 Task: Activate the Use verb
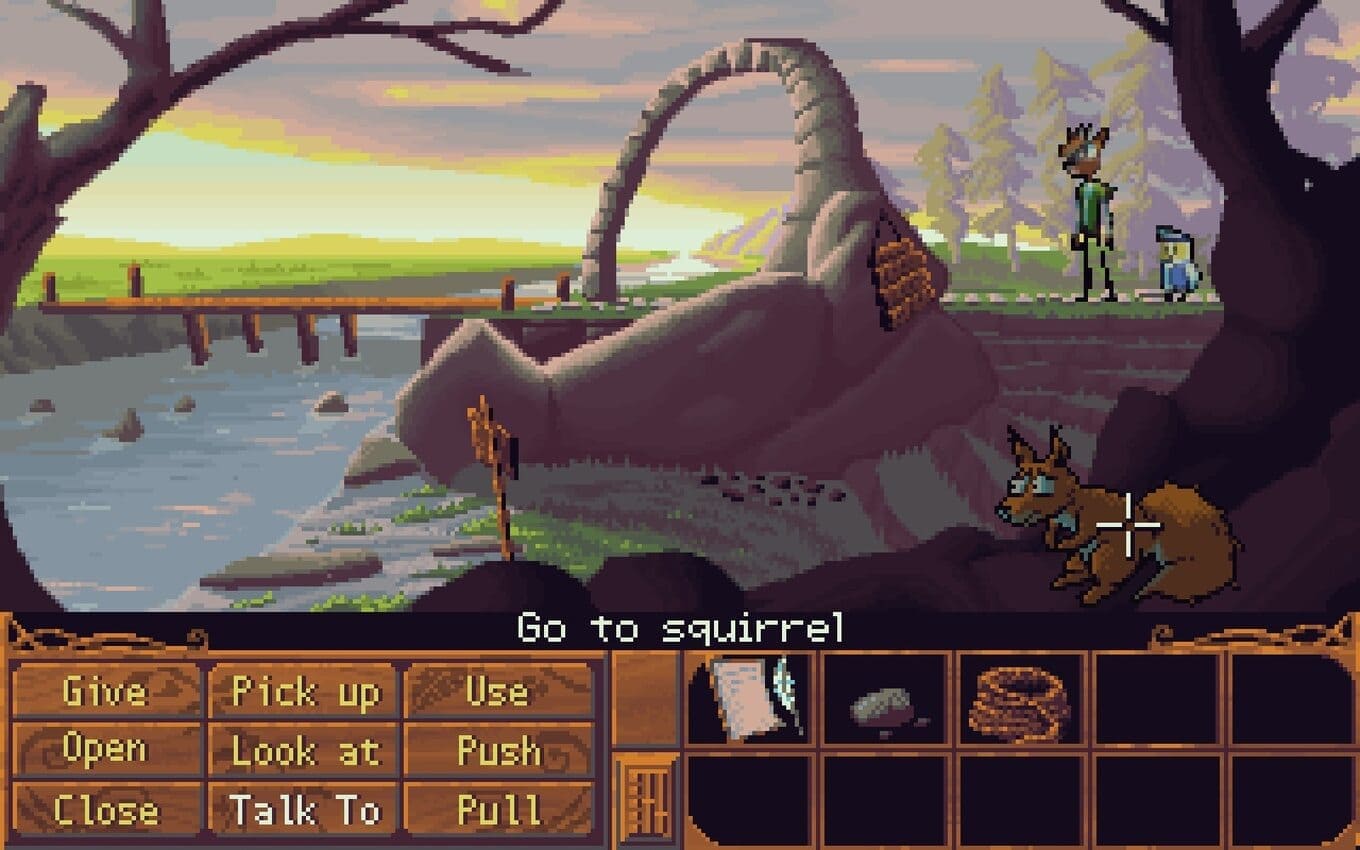pyautogui.click(x=498, y=692)
